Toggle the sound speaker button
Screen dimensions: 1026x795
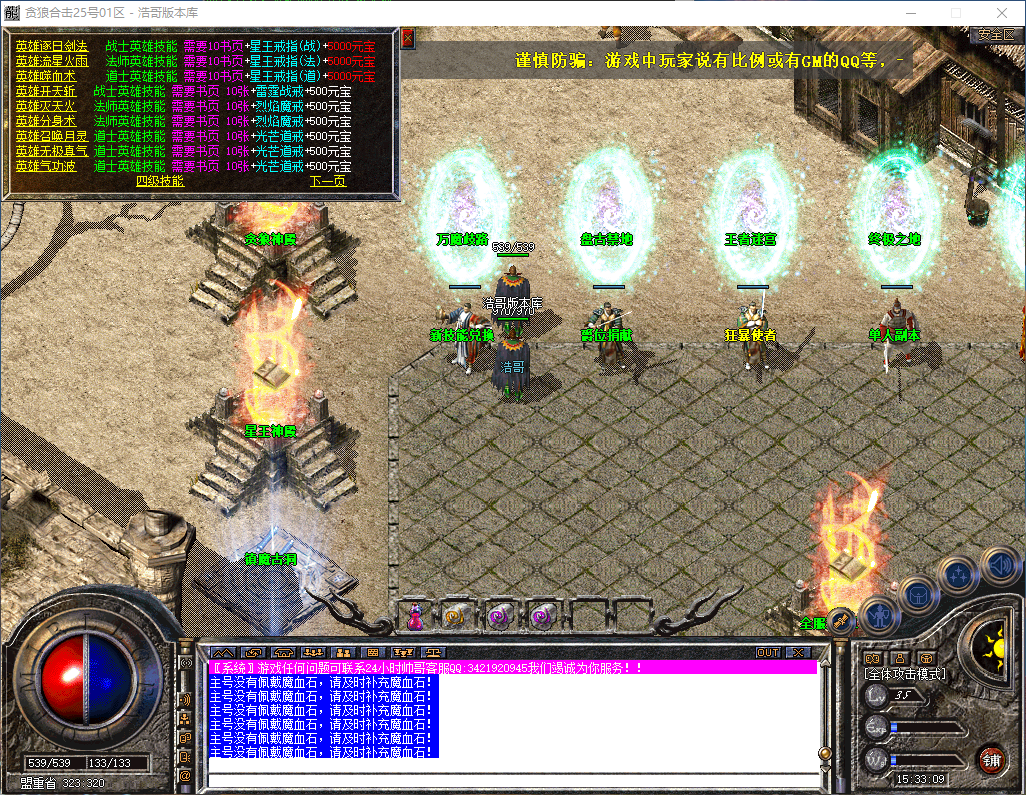click(x=999, y=565)
